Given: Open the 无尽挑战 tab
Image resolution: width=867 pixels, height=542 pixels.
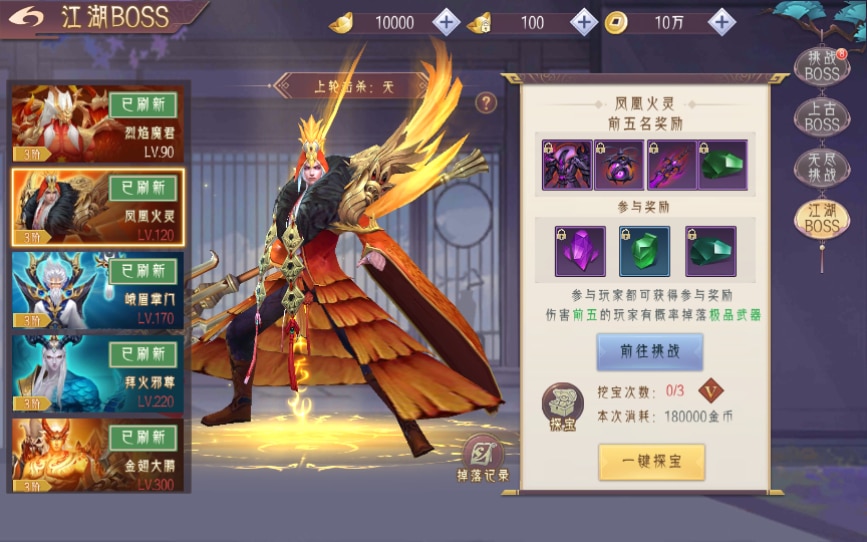Looking at the screenshot, I should pyautogui.click(x=822, y=168).
